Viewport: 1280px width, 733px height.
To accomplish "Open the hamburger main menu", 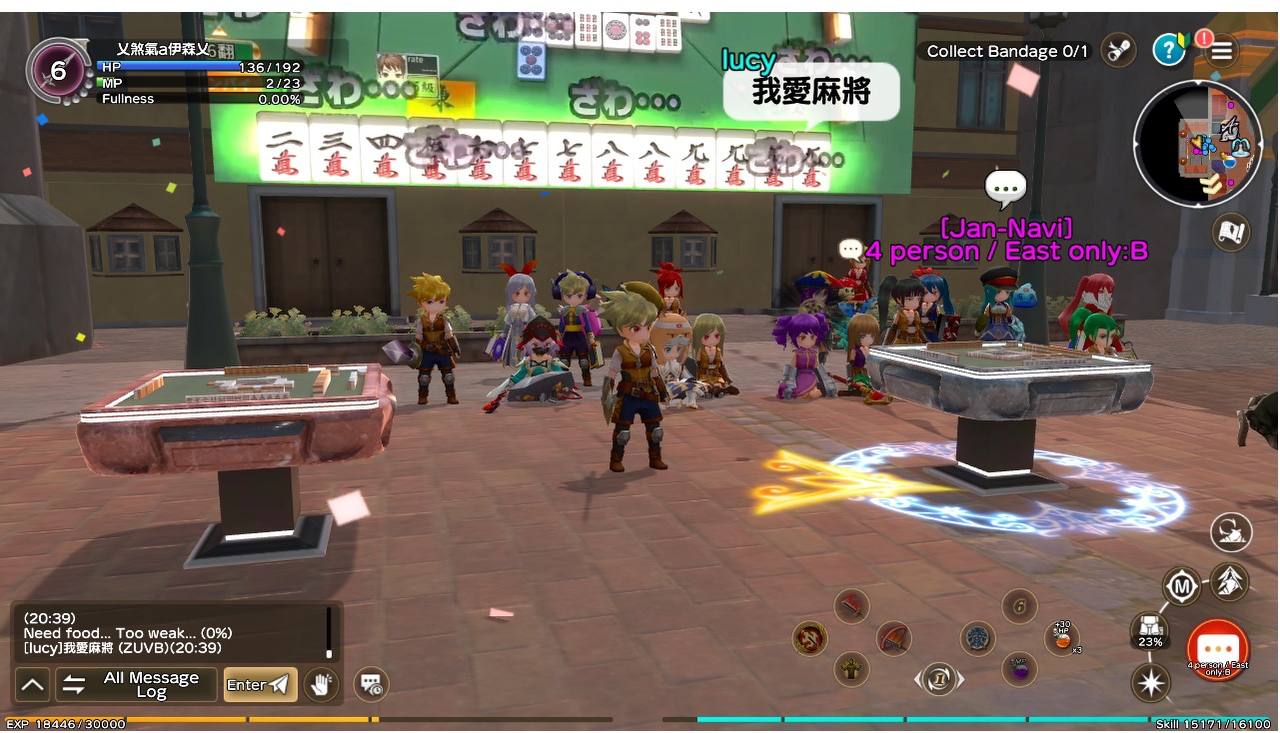I will click(1220, 51).
